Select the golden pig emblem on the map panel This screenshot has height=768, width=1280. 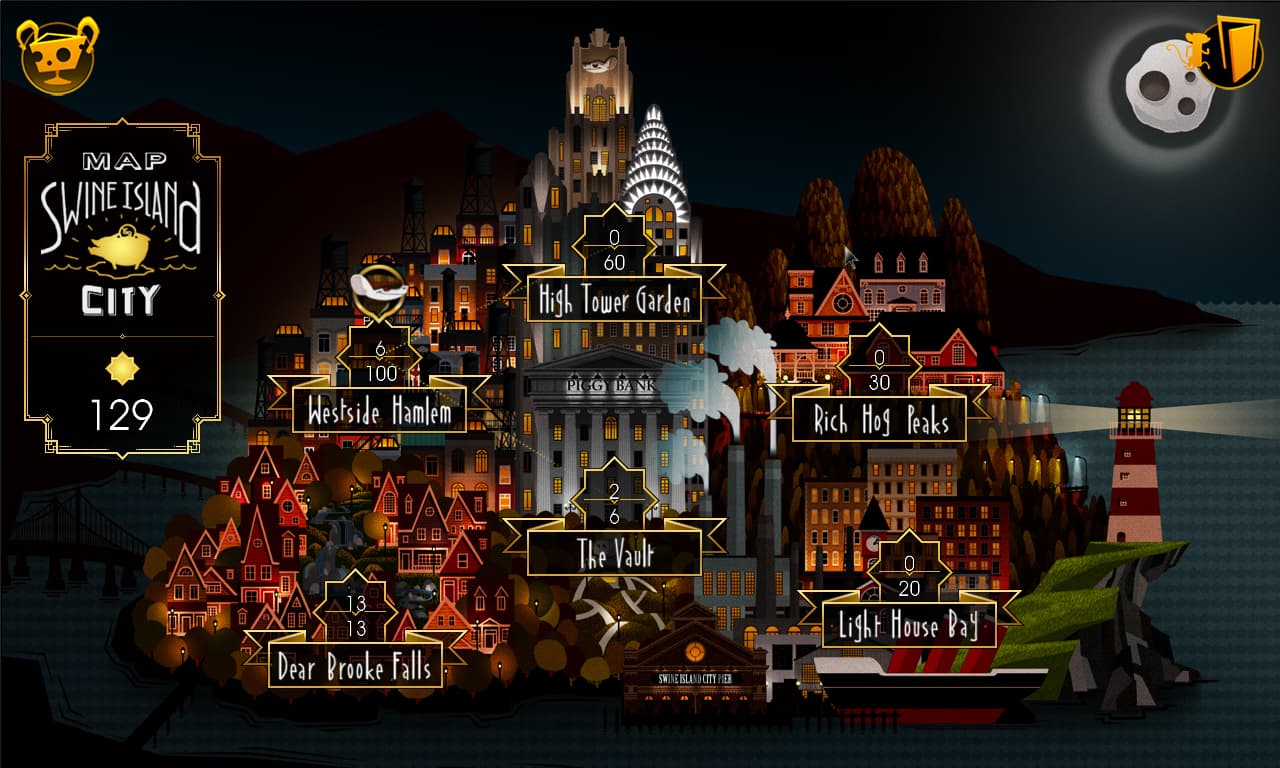120,249
